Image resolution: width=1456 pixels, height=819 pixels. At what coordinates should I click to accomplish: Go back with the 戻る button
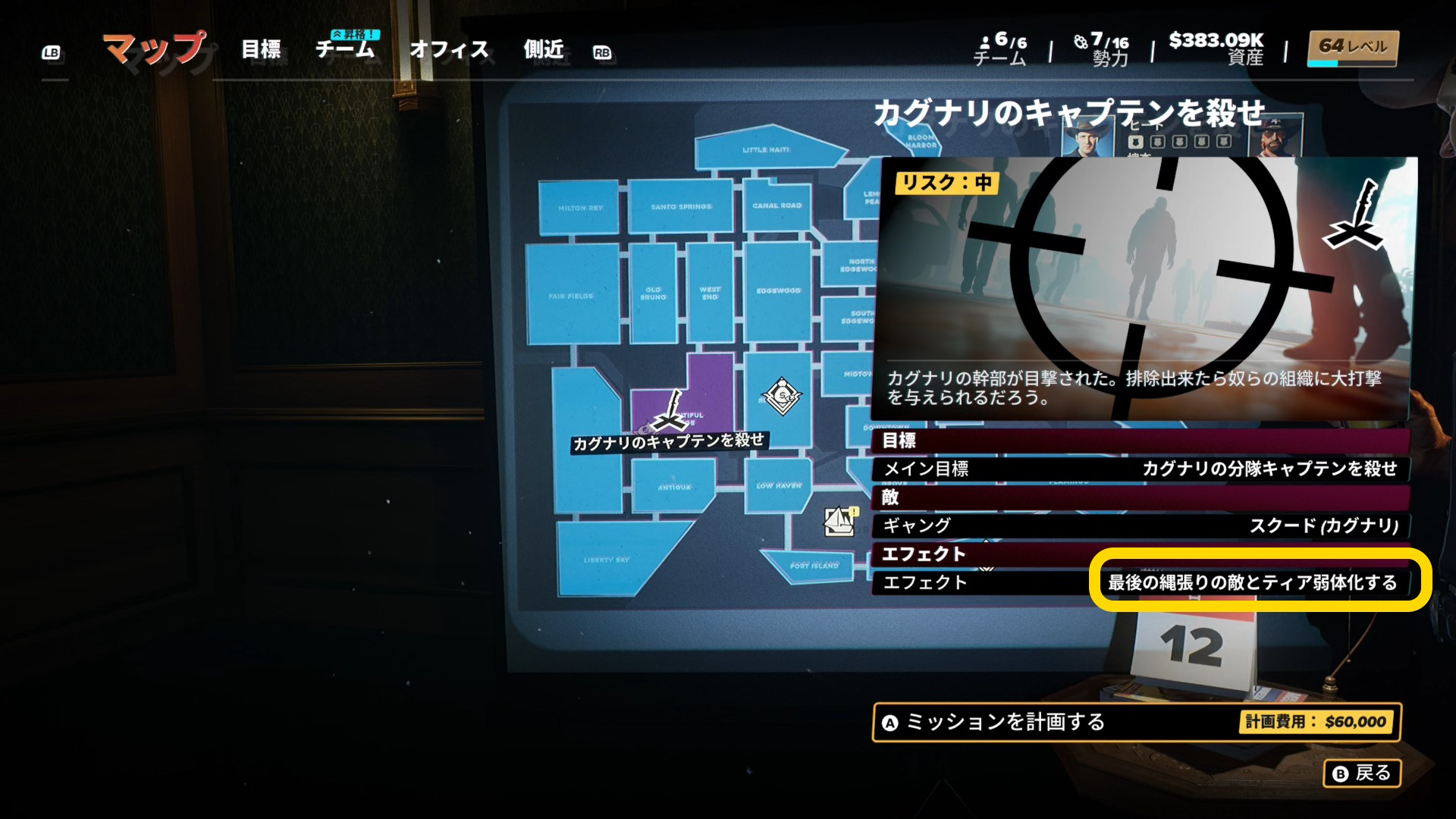click(x=1362, y=773)
